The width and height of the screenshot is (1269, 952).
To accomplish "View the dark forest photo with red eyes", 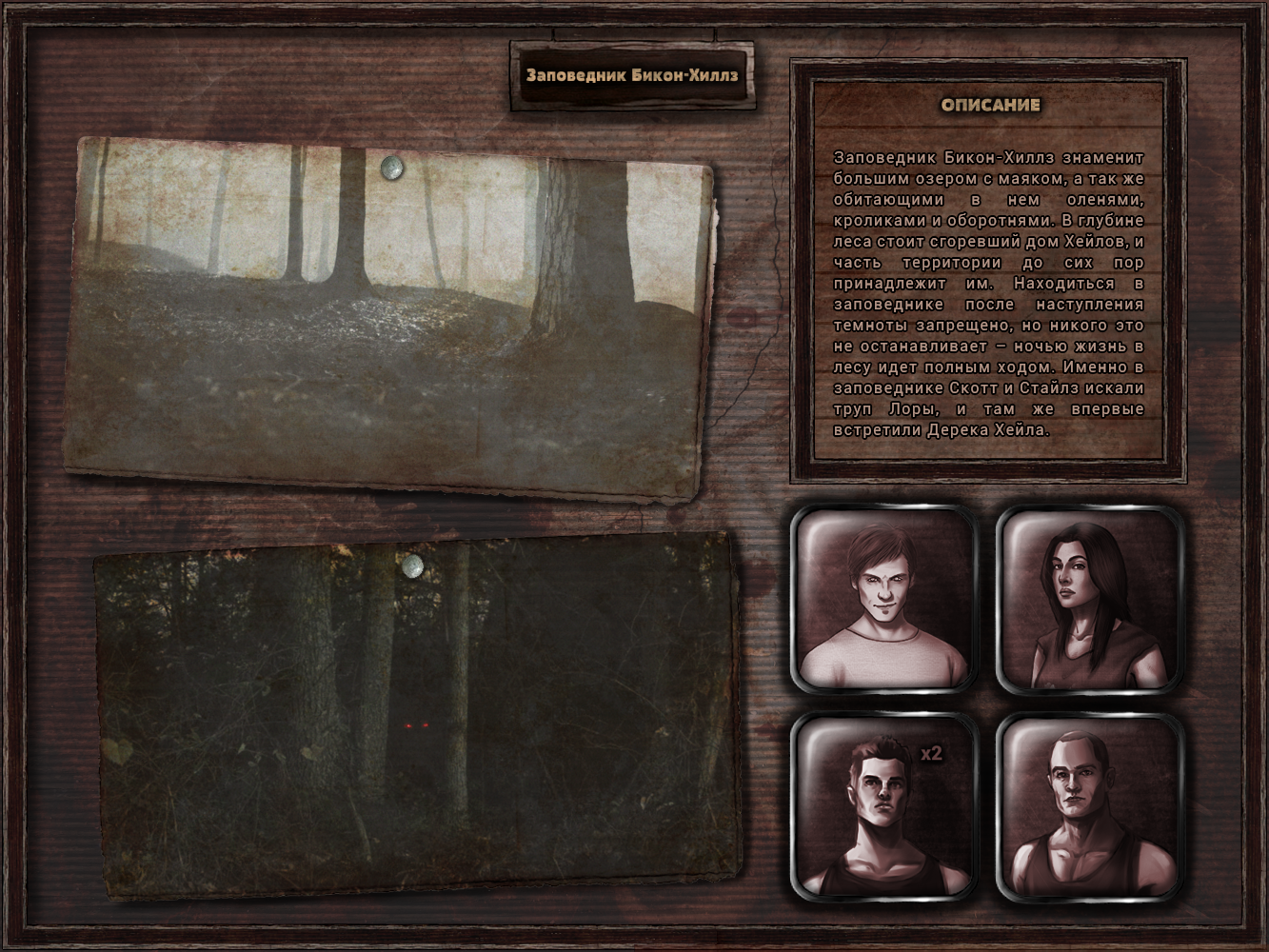I will 417,716.
